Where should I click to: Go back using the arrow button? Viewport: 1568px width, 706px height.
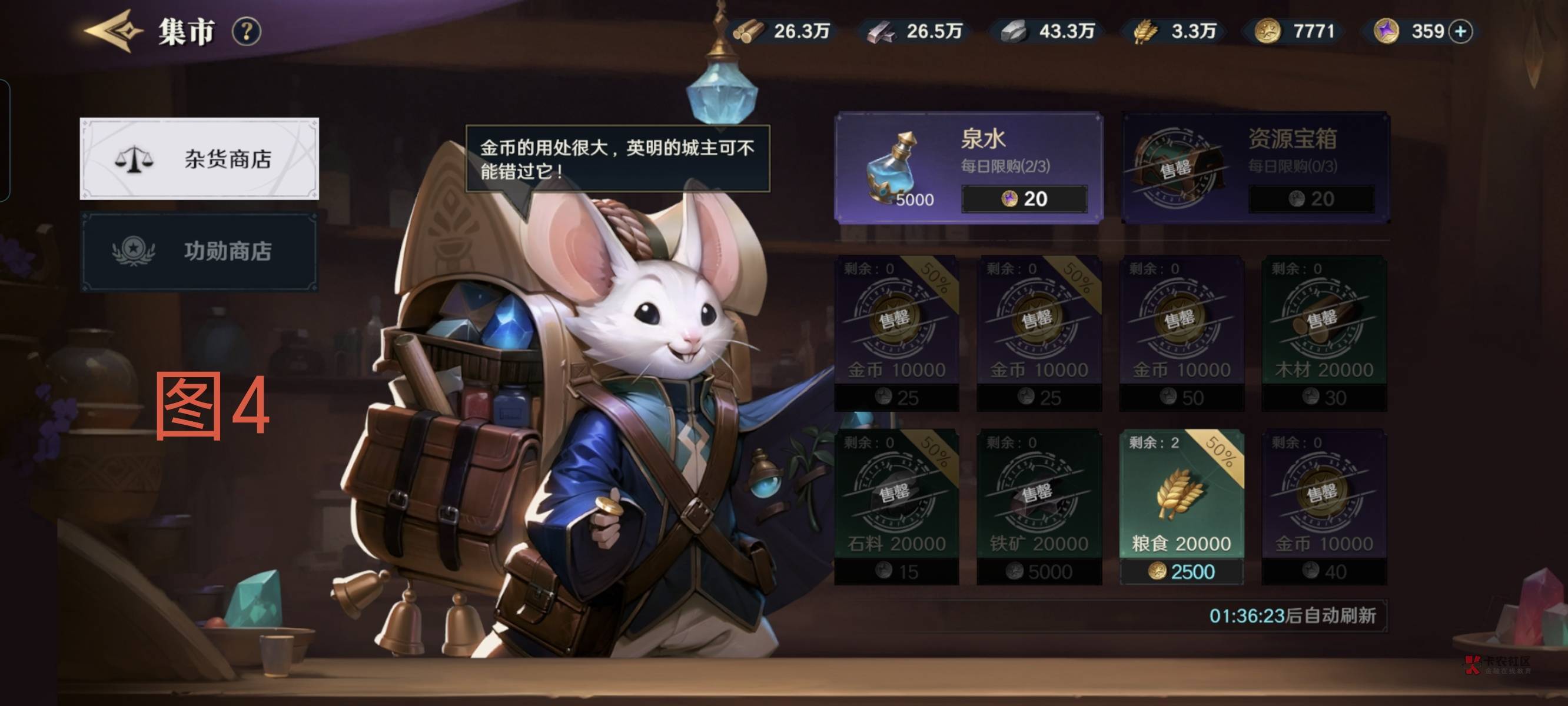(x=112, y=31)
